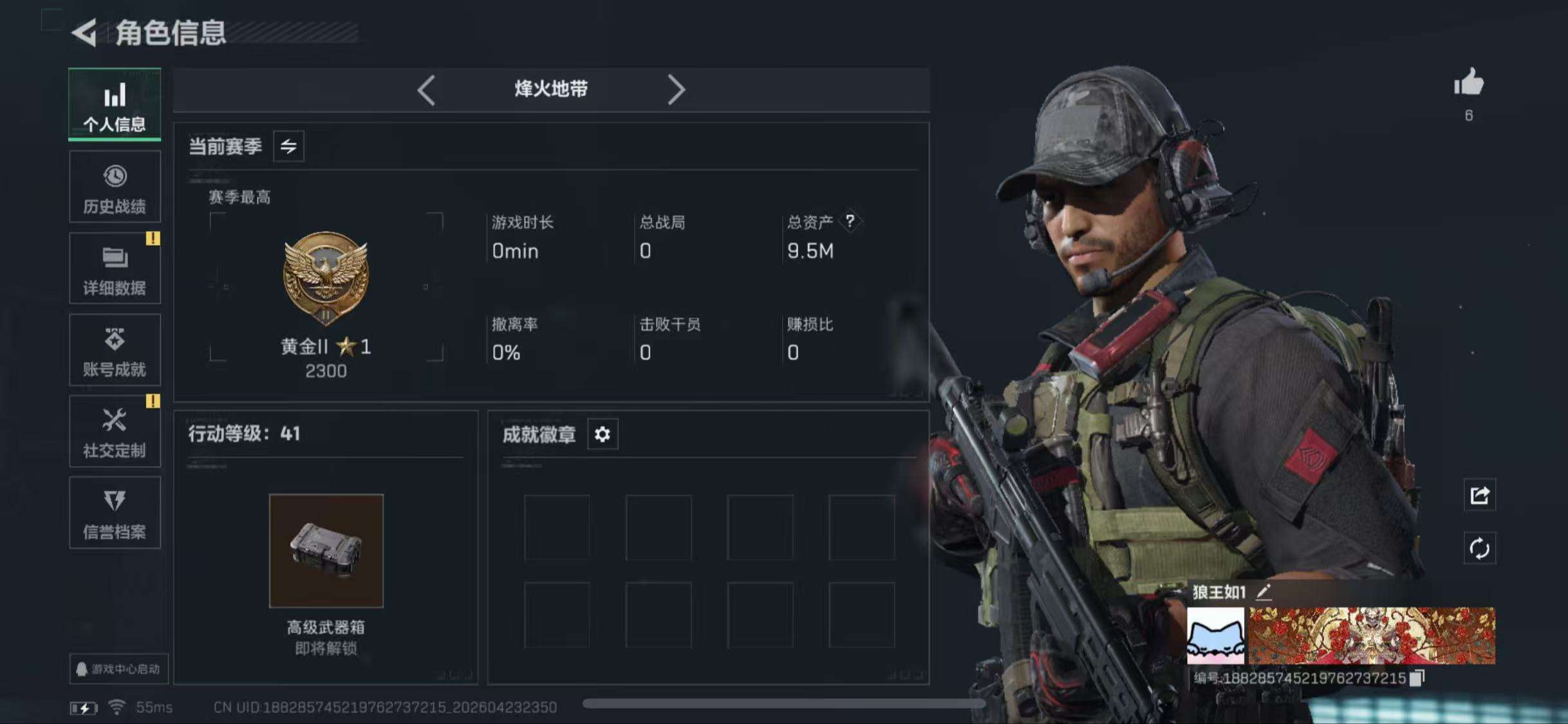
Task: Go to previous mode with left chevron
Action: coord(425,89)
